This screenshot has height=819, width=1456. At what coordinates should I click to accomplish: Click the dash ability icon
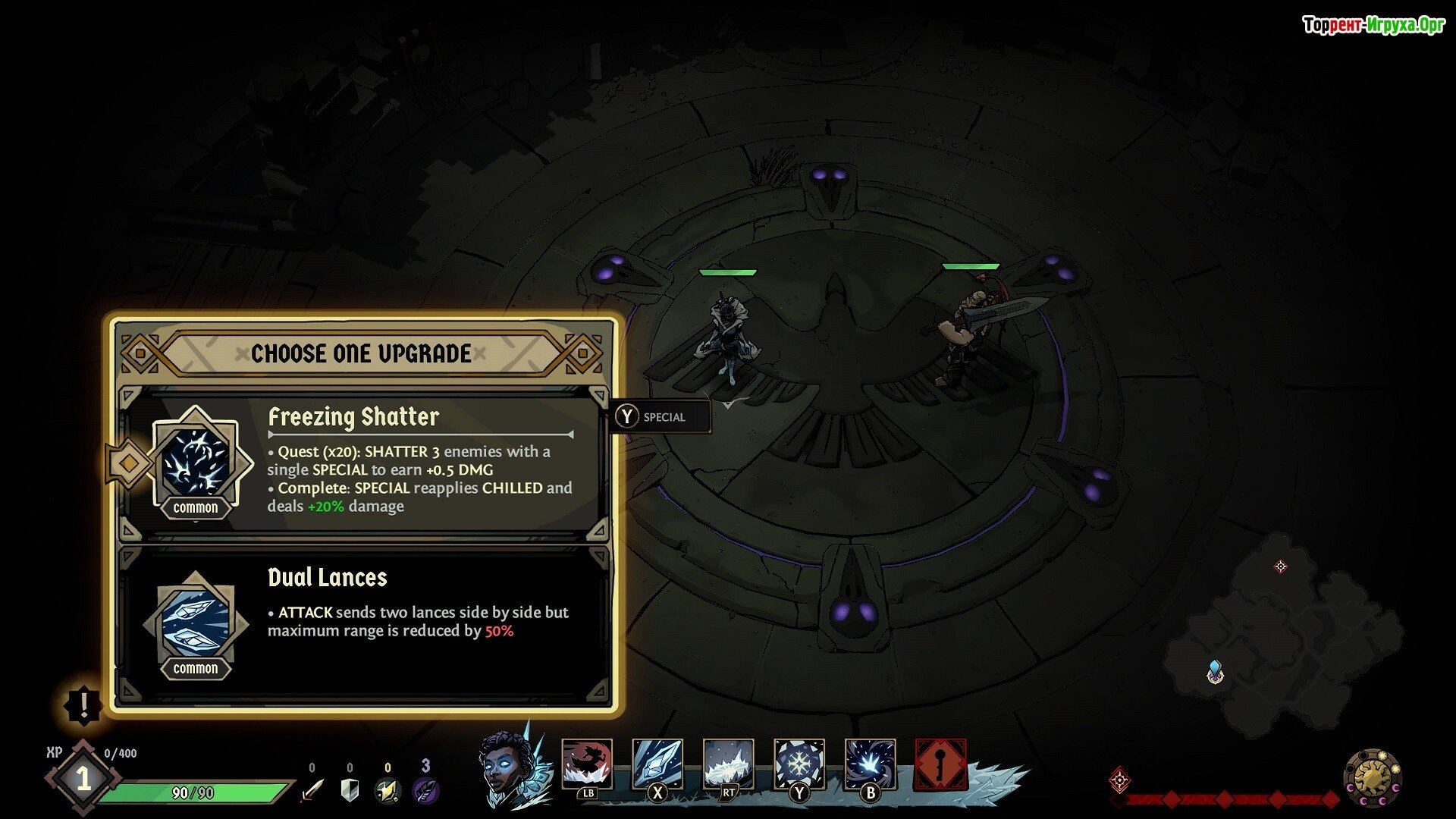[587, 764]
